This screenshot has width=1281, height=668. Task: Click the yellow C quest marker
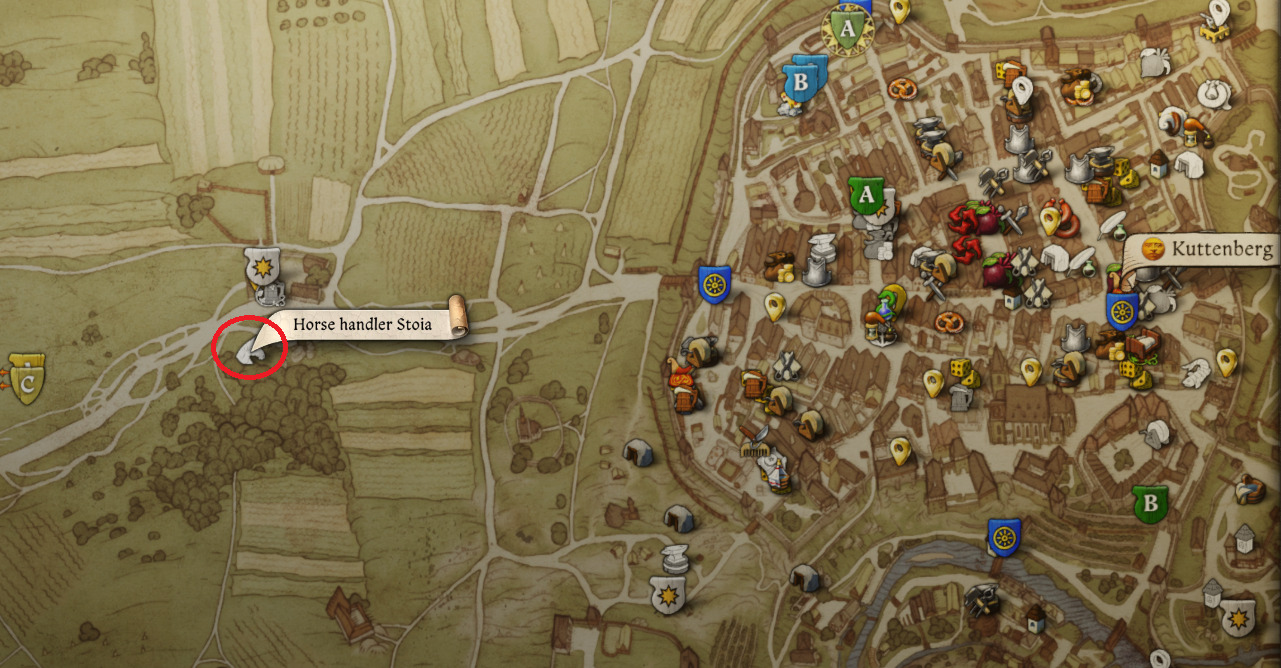point(27,379)
